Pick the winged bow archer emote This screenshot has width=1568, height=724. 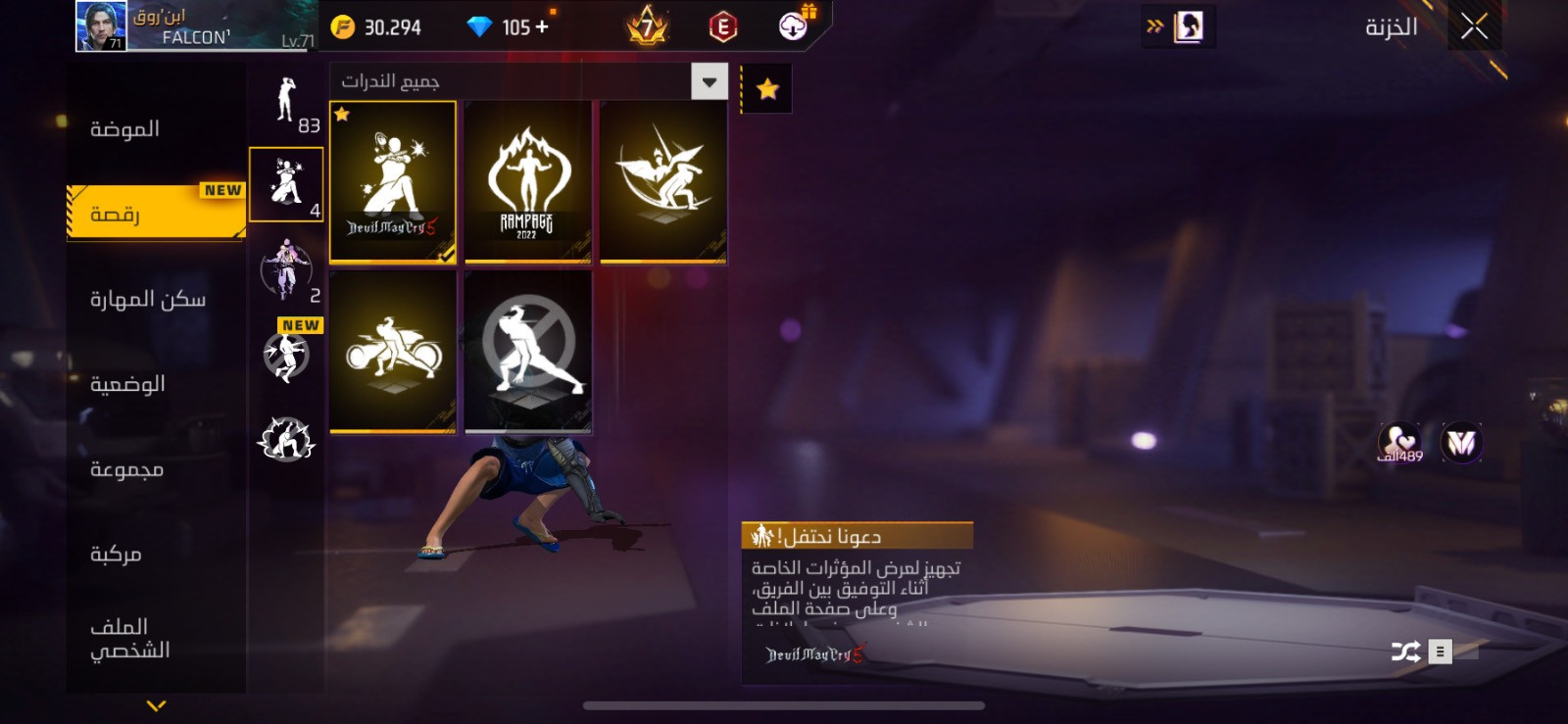tap(662, 181)
